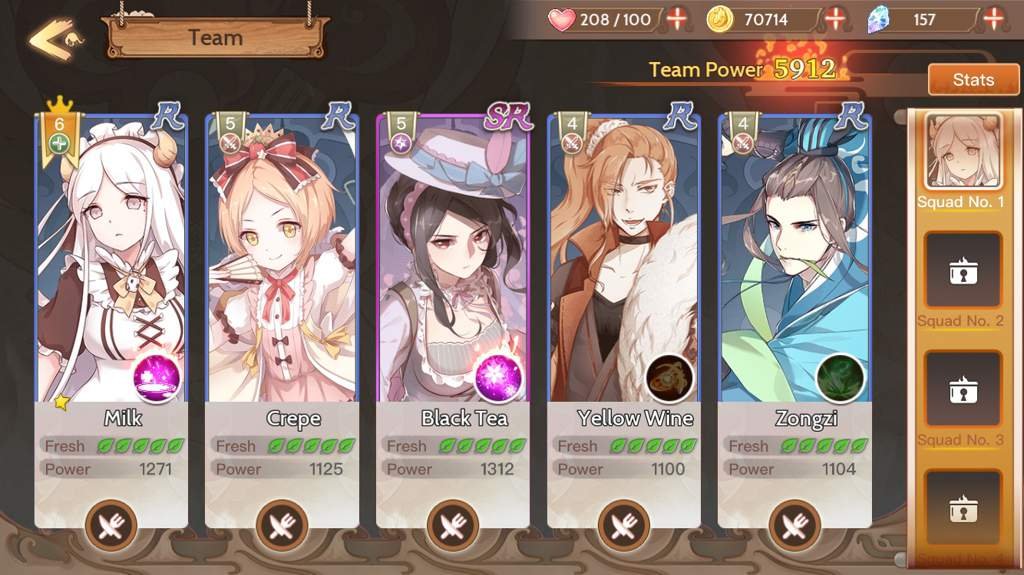Feed Yellow Wine with the fork-knife button
The height and width of the screenshot is (575, 1024).
tap(624, 524)
